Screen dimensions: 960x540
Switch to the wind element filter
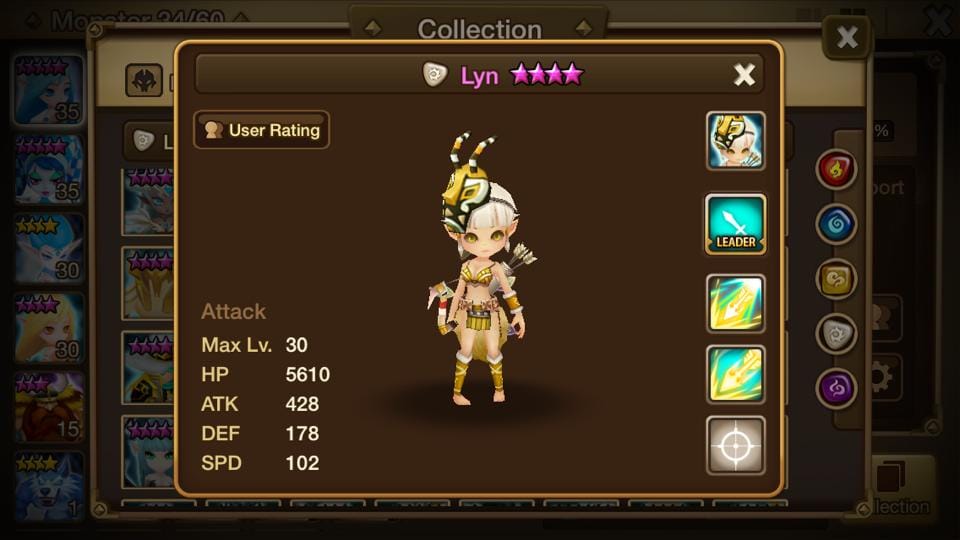(836, 279)
